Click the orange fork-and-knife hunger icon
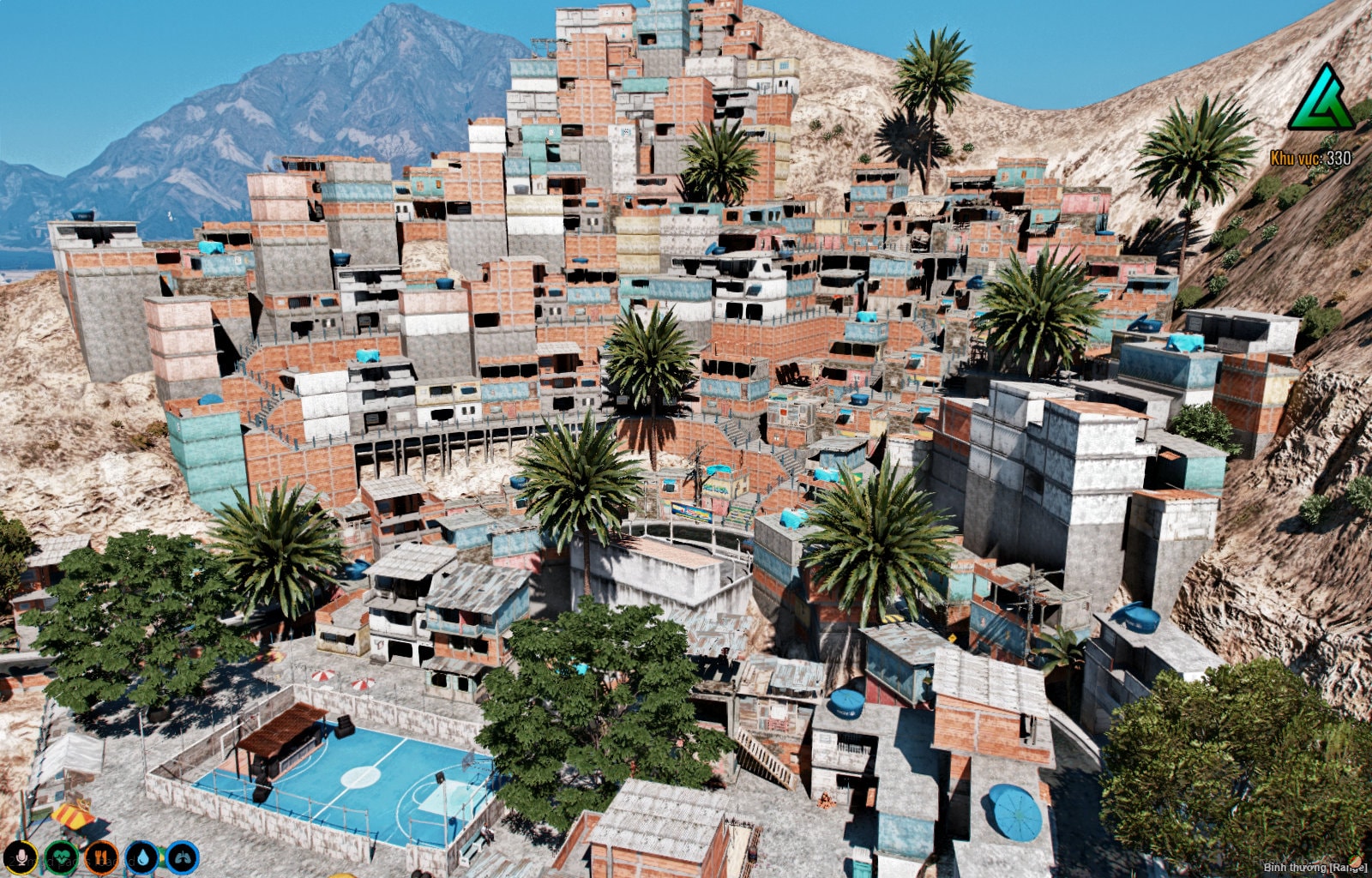The height and width of the screenshot is (878, 1372). 102,857
